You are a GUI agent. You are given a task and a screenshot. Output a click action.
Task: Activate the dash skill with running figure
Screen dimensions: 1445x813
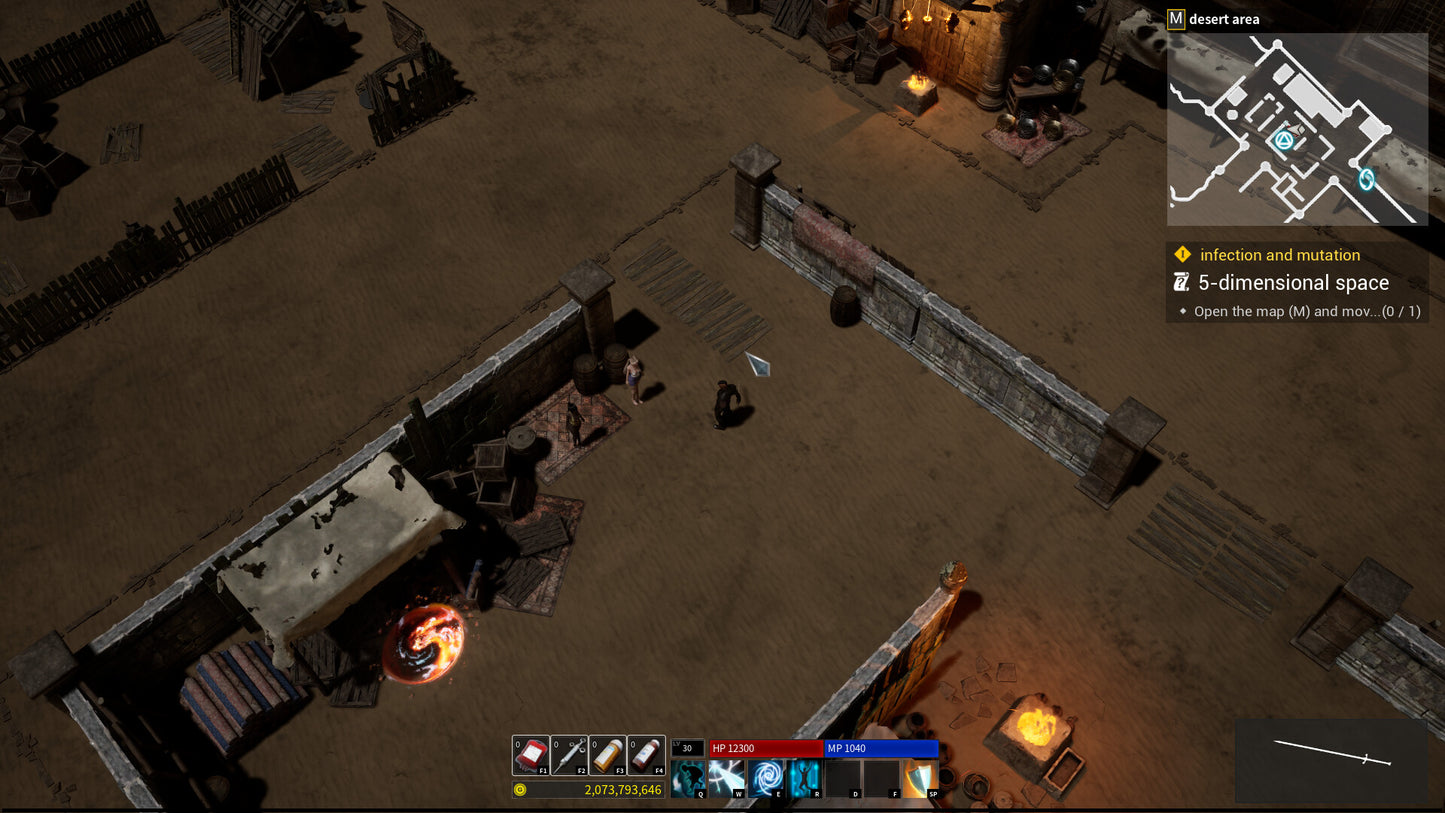(x=688, y=778)
